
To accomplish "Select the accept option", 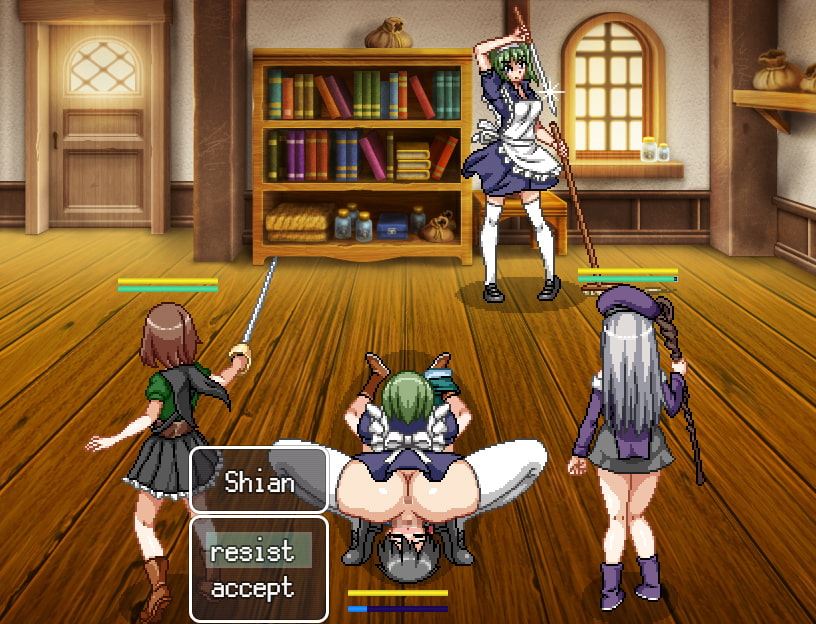I will click(252, 588).
